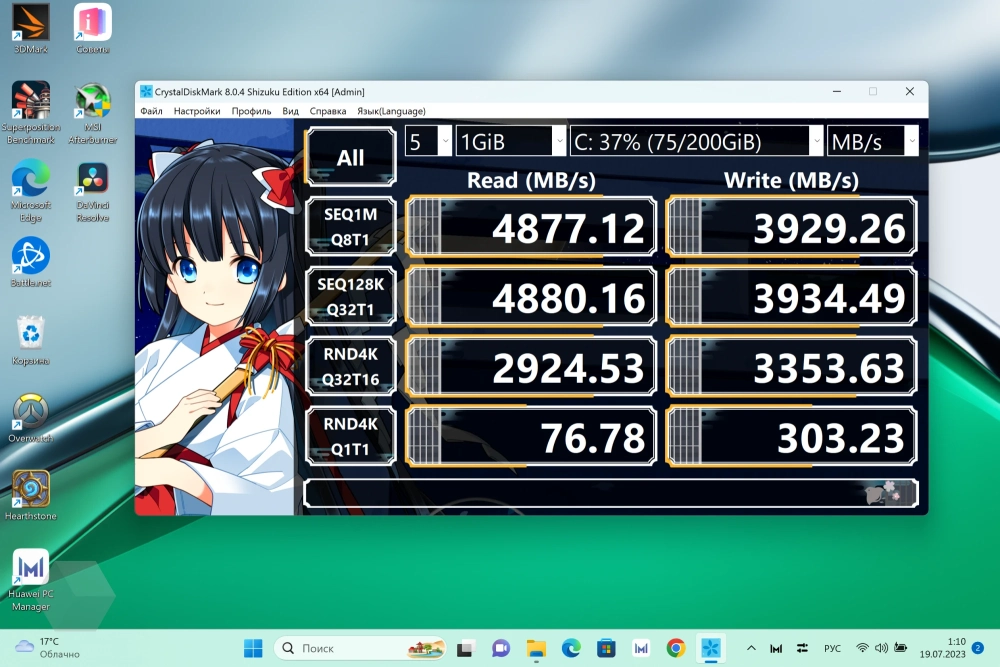1000x667 pixels.
Task: Open the 1GiB test size dropdown
Action: (x=510, y=141)
